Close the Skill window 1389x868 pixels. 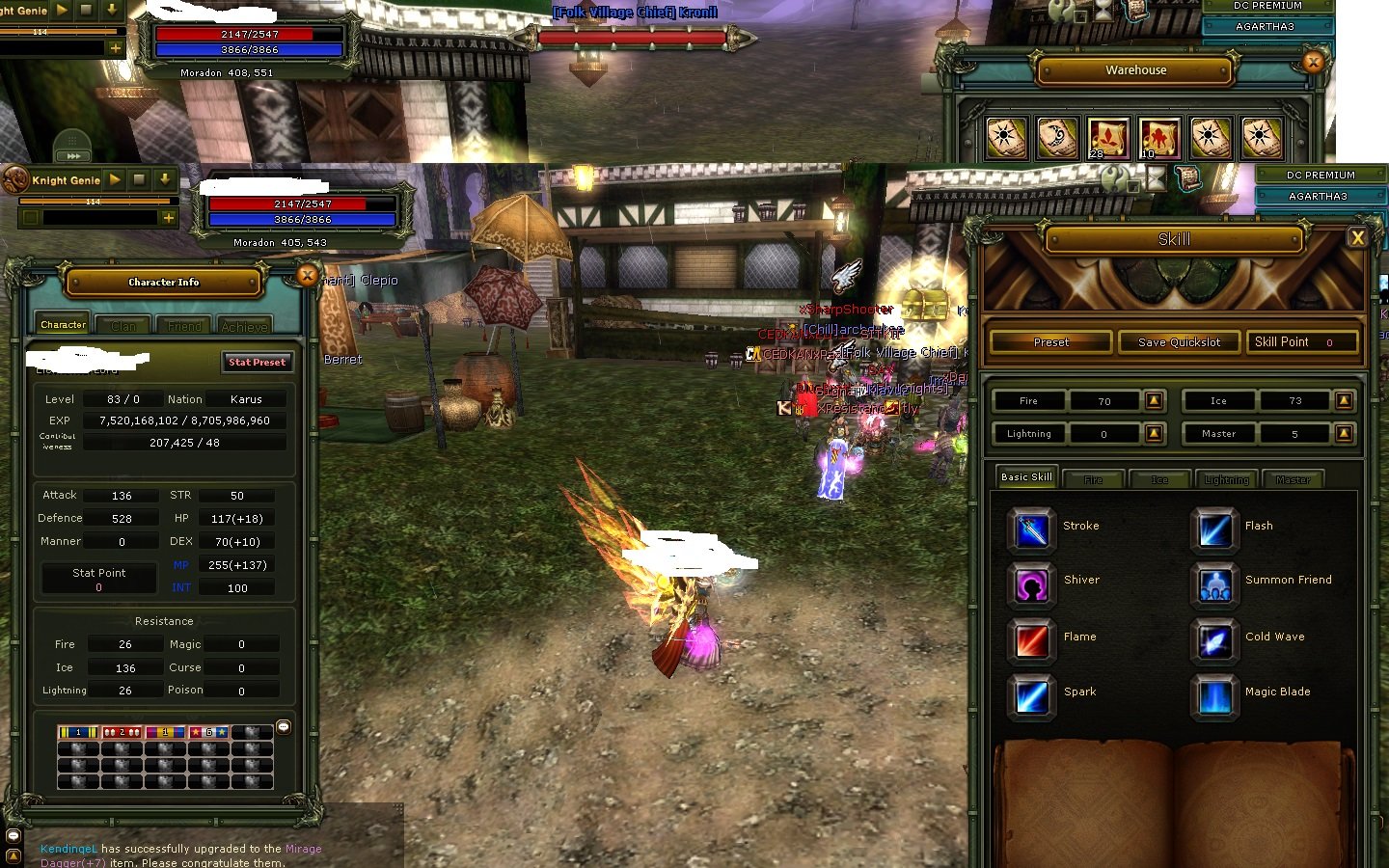click(1357, 237)
